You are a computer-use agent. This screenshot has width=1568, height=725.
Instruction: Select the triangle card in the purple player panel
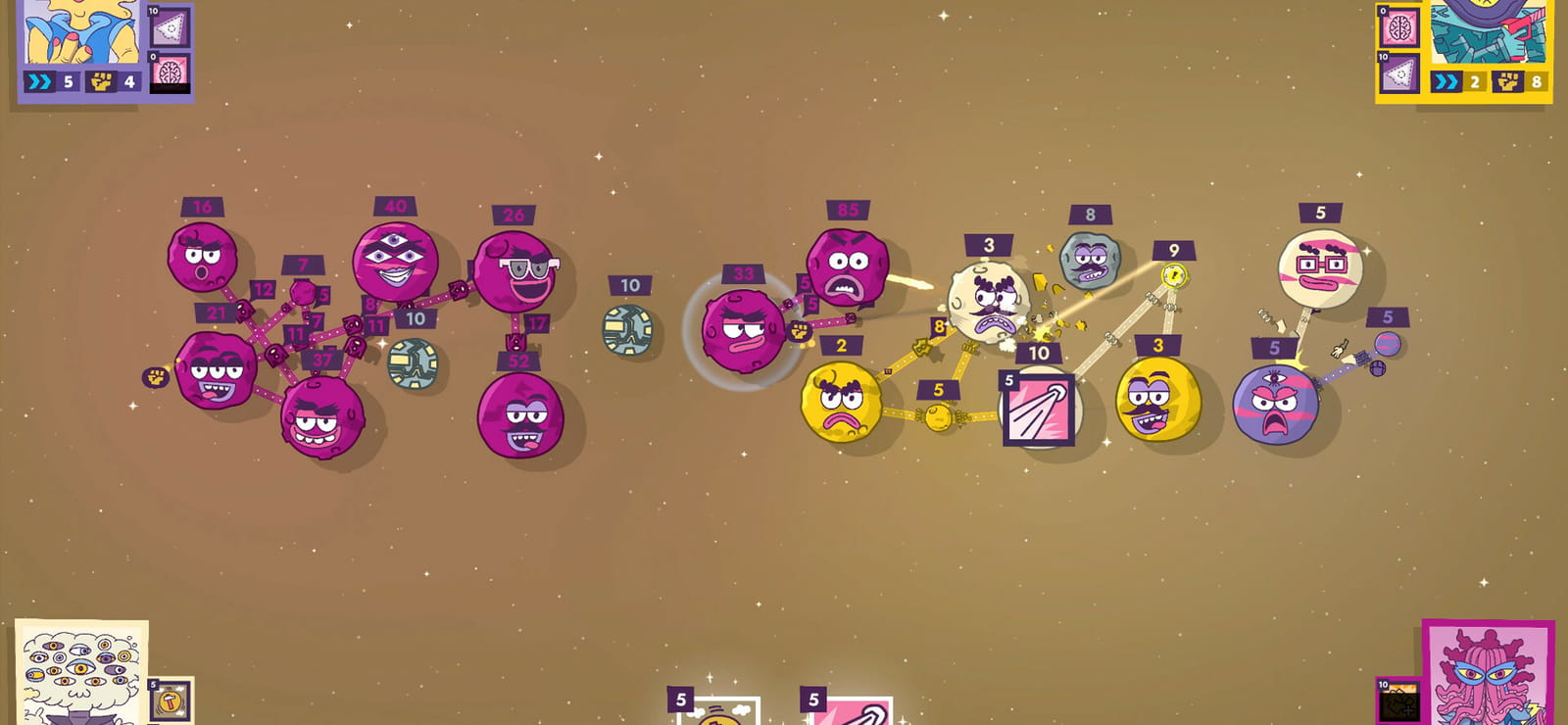(171, 26)
